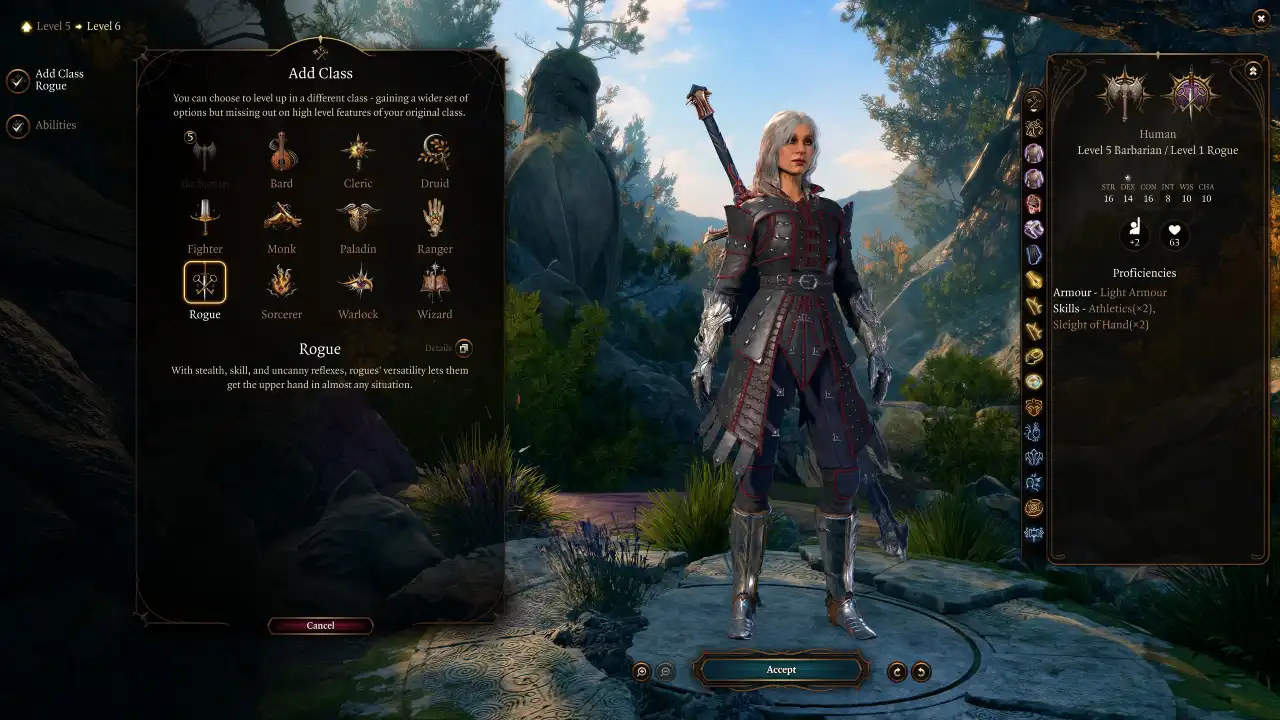Select the Fighter class icon
The image size is (1280, 720).
(x=205, y=222)
